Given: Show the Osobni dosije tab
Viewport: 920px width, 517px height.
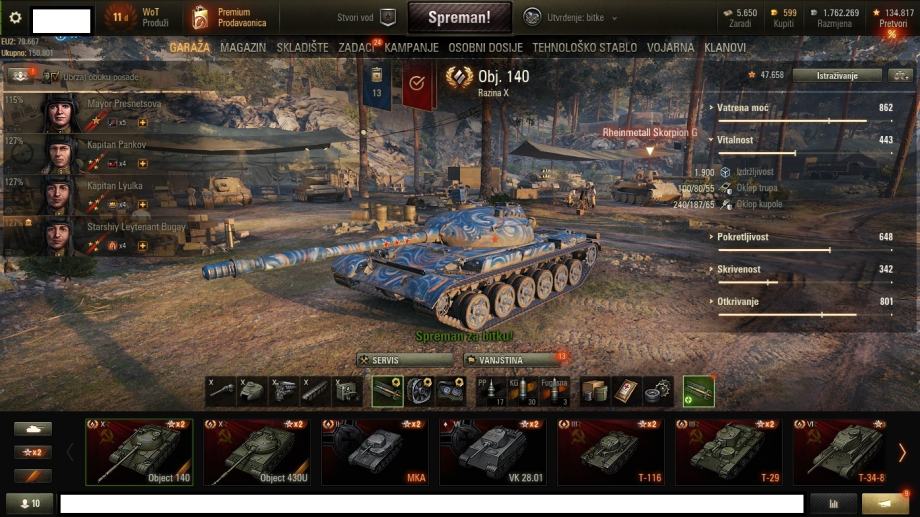Looking at the screenshot, I should pyautogui.click(x=486, y=47).
